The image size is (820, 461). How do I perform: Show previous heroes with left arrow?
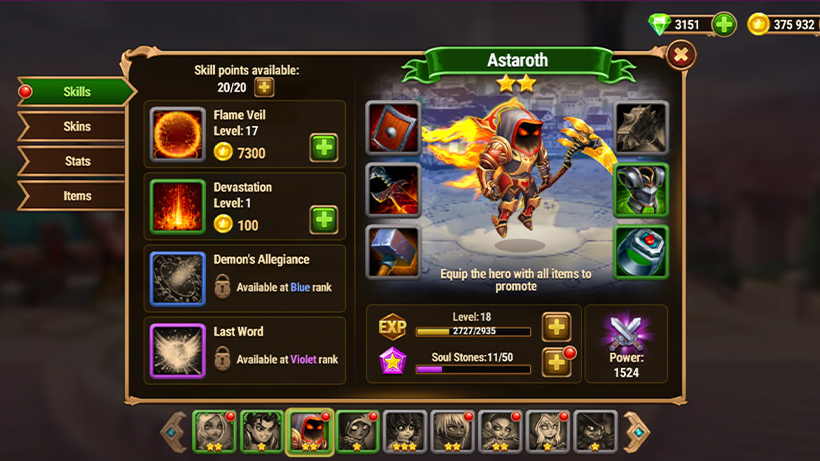[174, 432]
